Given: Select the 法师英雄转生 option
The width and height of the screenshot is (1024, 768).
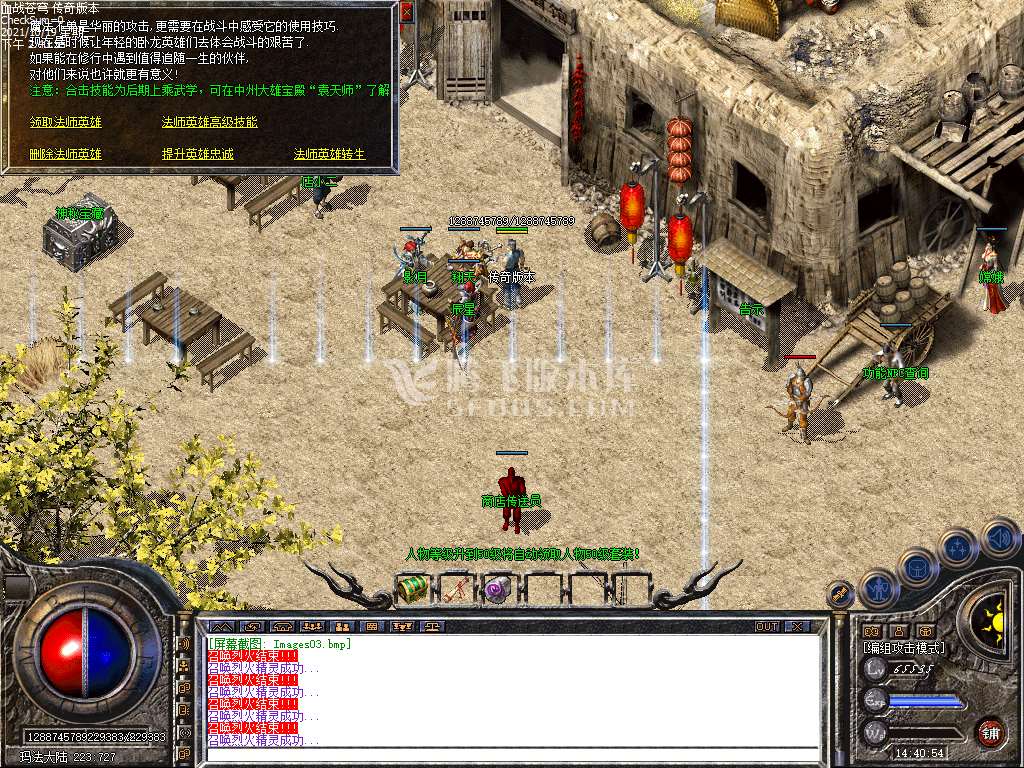Looking at the screenshot, I should click(329, 154).
